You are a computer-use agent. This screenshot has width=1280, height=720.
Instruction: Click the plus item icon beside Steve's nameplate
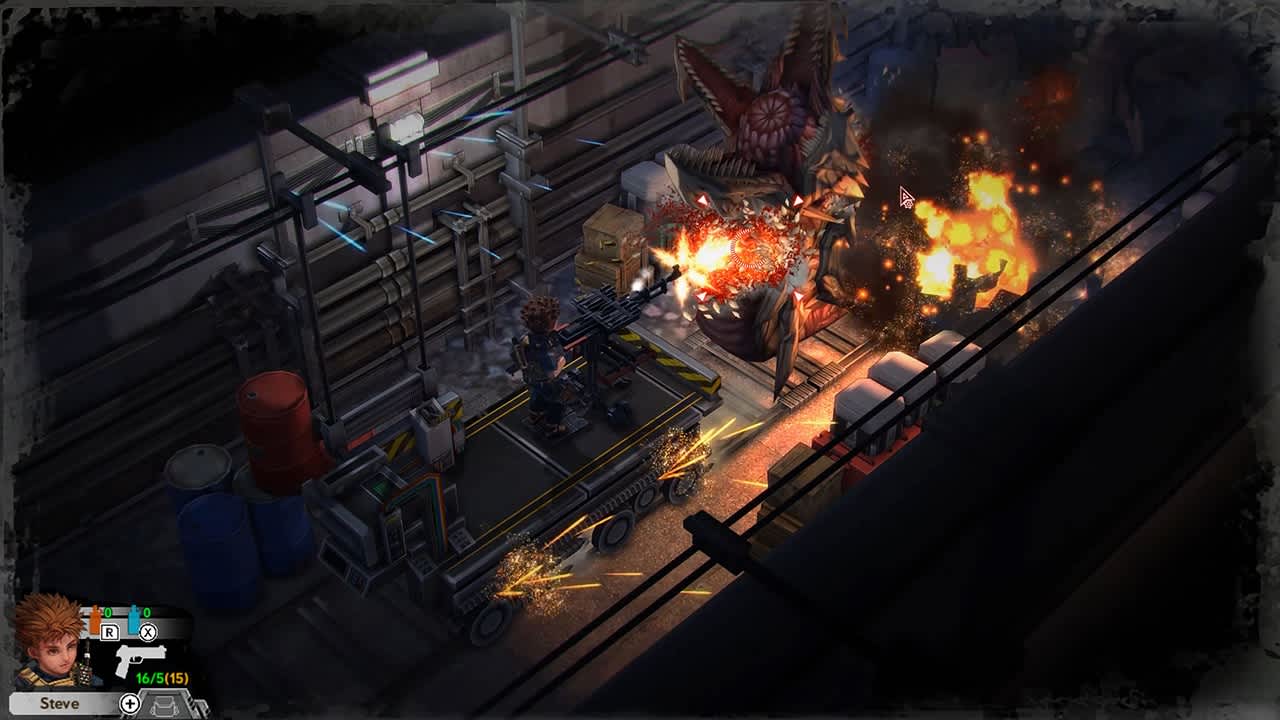click(x=129, y=701)
